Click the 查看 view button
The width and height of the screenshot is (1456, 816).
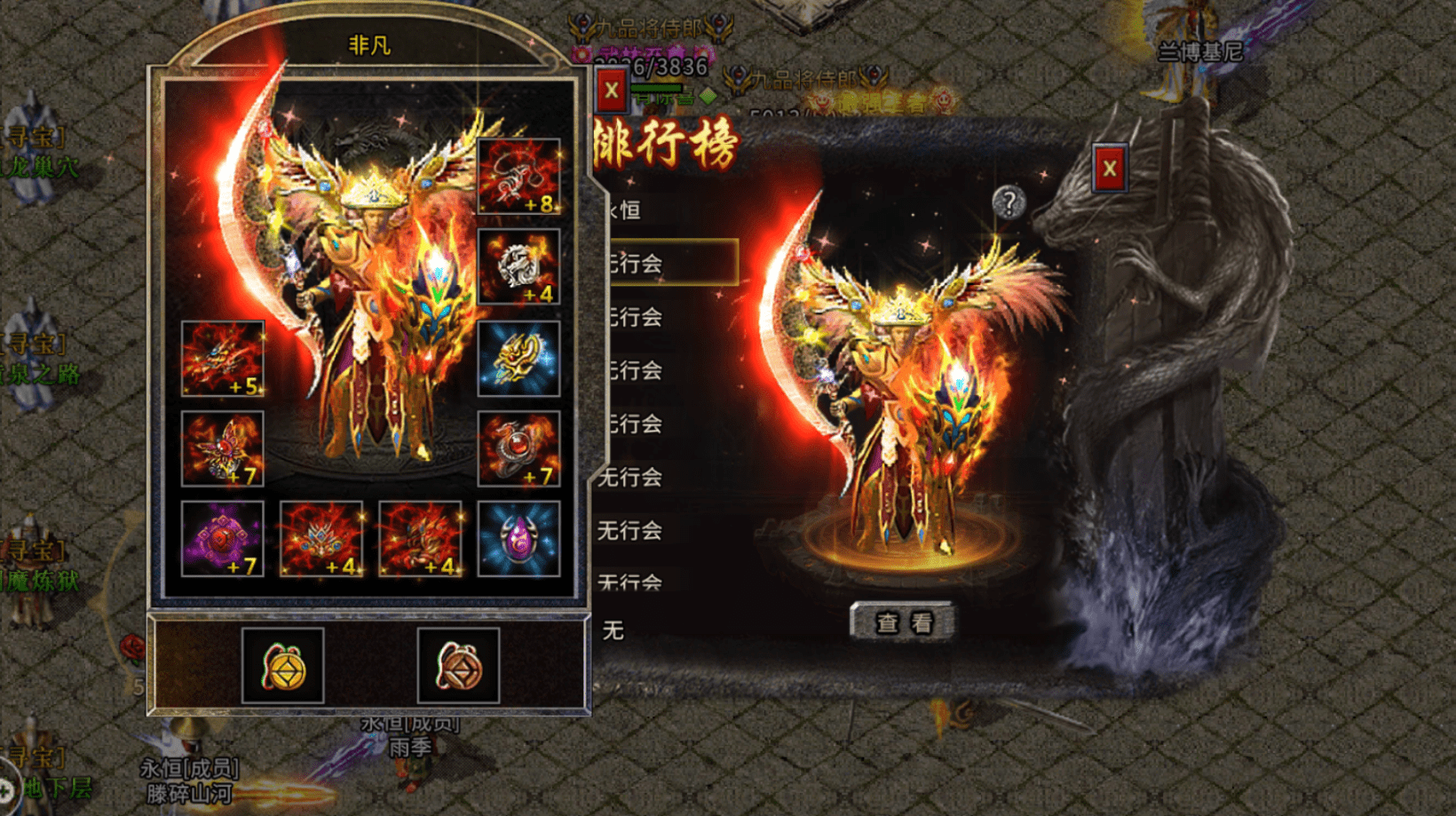click(x=903, y=622)
